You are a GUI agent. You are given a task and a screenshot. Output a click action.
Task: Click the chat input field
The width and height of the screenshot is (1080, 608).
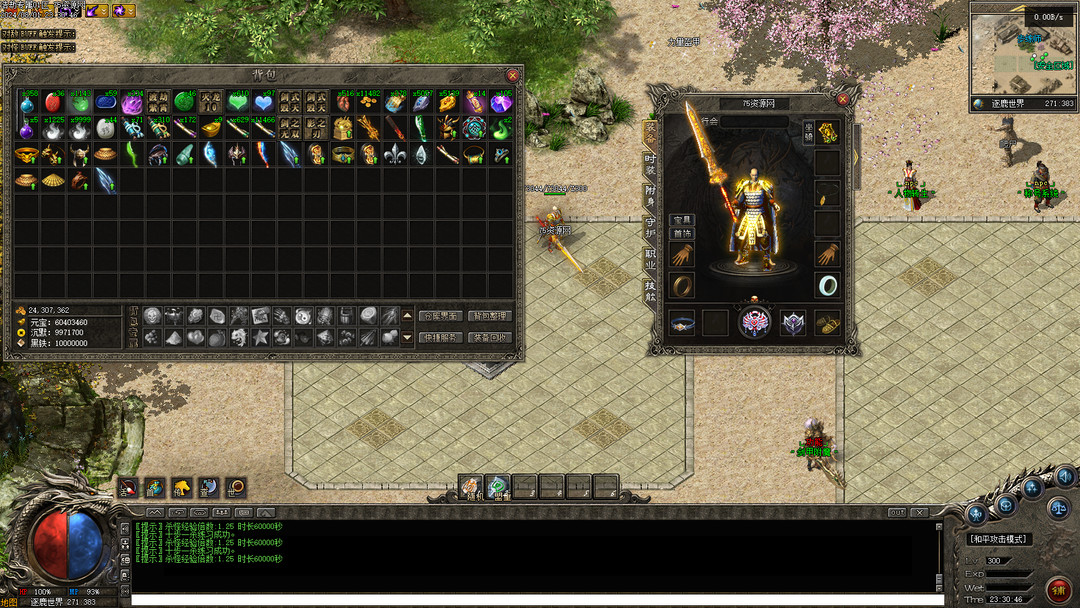(535, 600)
